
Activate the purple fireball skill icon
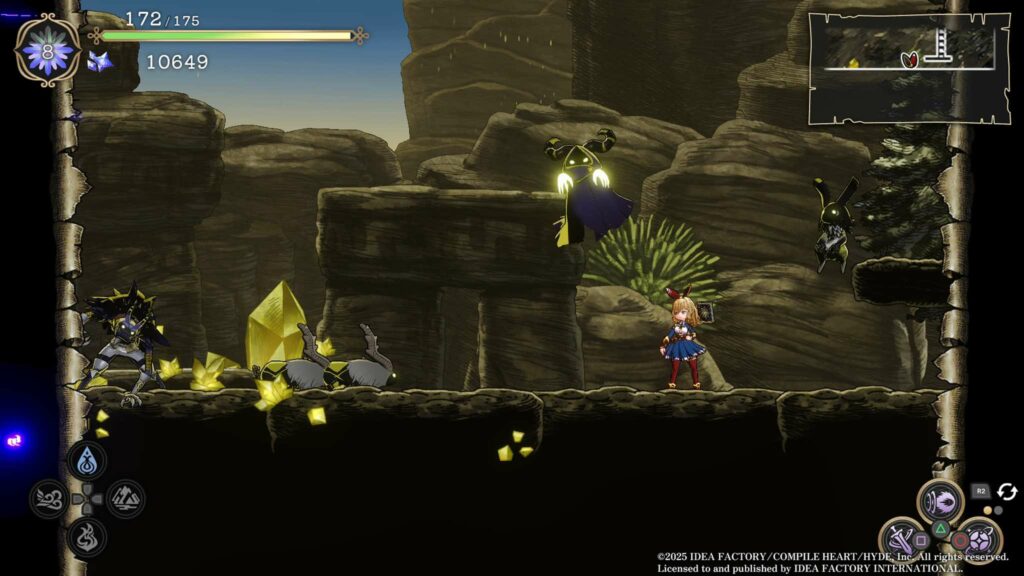(x=940, y=500)
